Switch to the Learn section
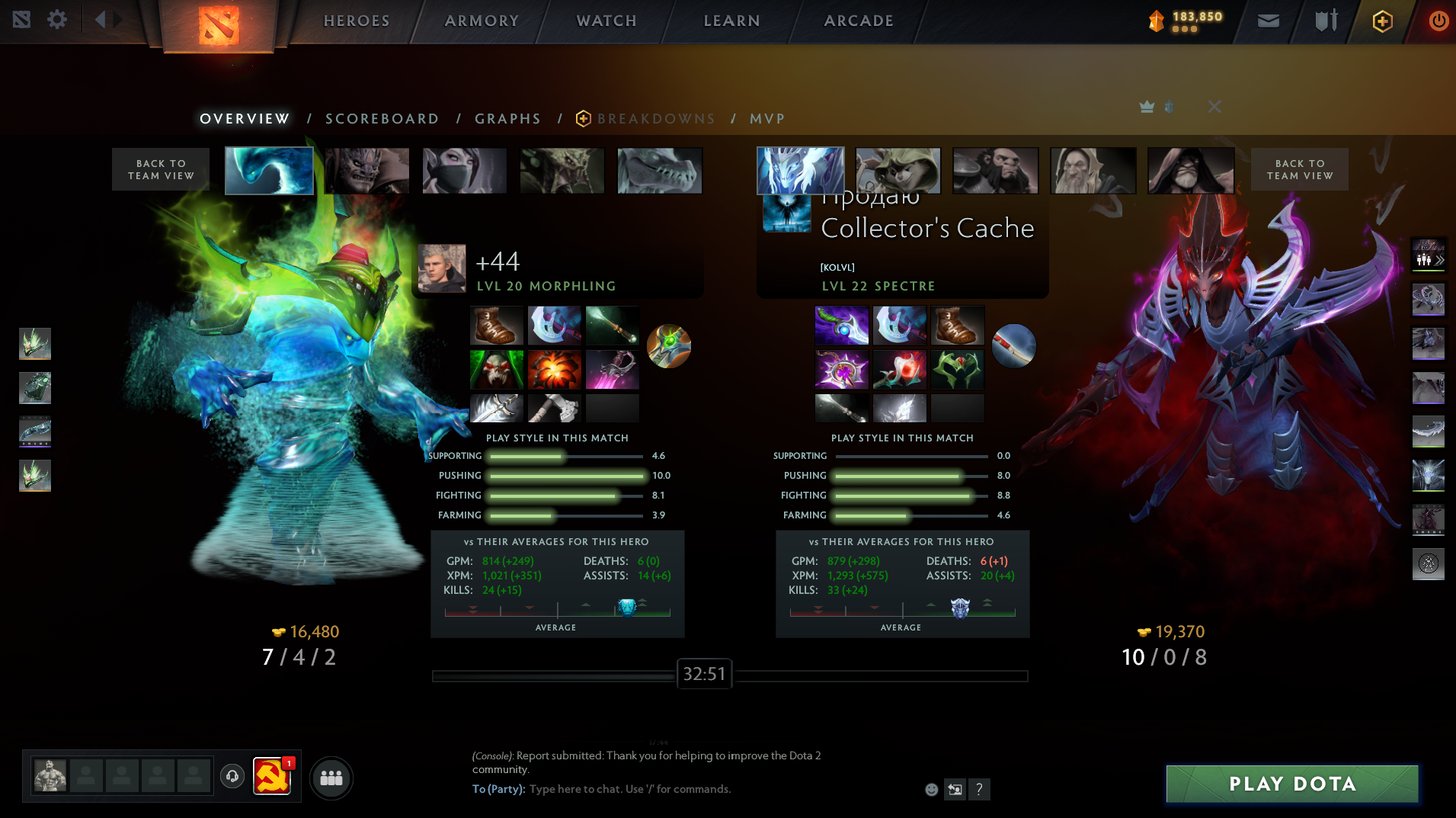 tap(731, 21)
